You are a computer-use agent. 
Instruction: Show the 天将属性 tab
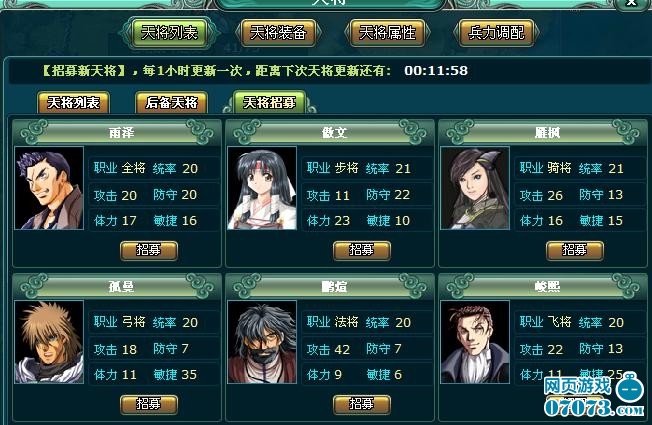click(387, 32)
